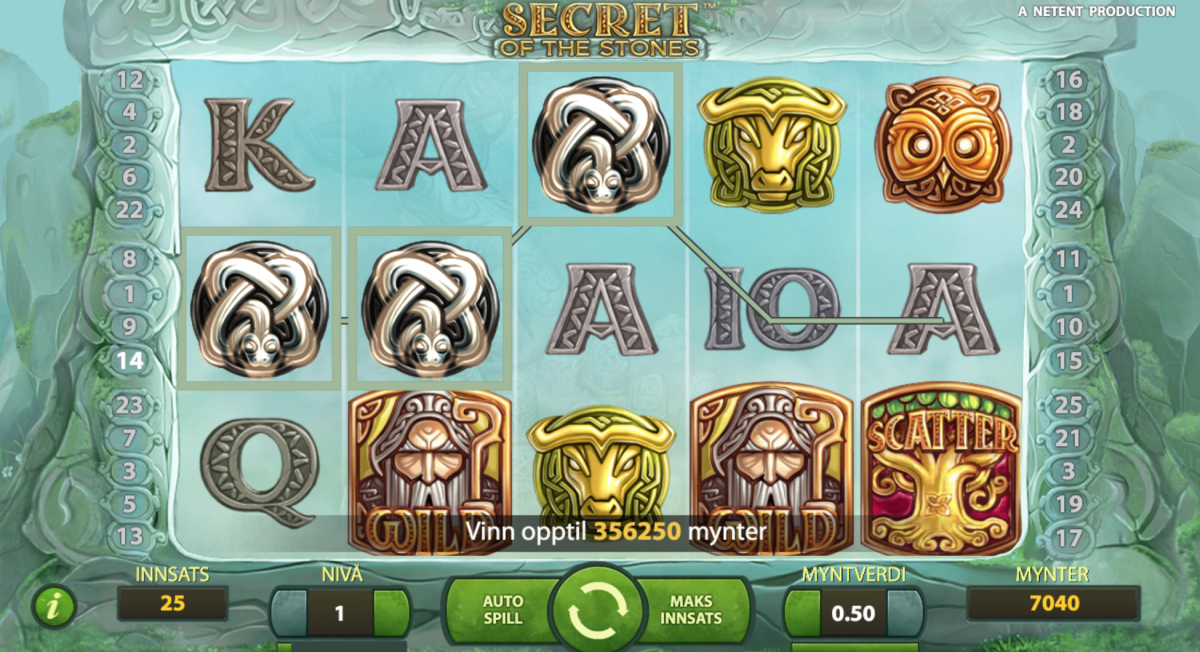Raise the Myntverdi coin value
The height and width of the screenshot is (652, 1200).
pyautogui.click(x=903, y=612)
